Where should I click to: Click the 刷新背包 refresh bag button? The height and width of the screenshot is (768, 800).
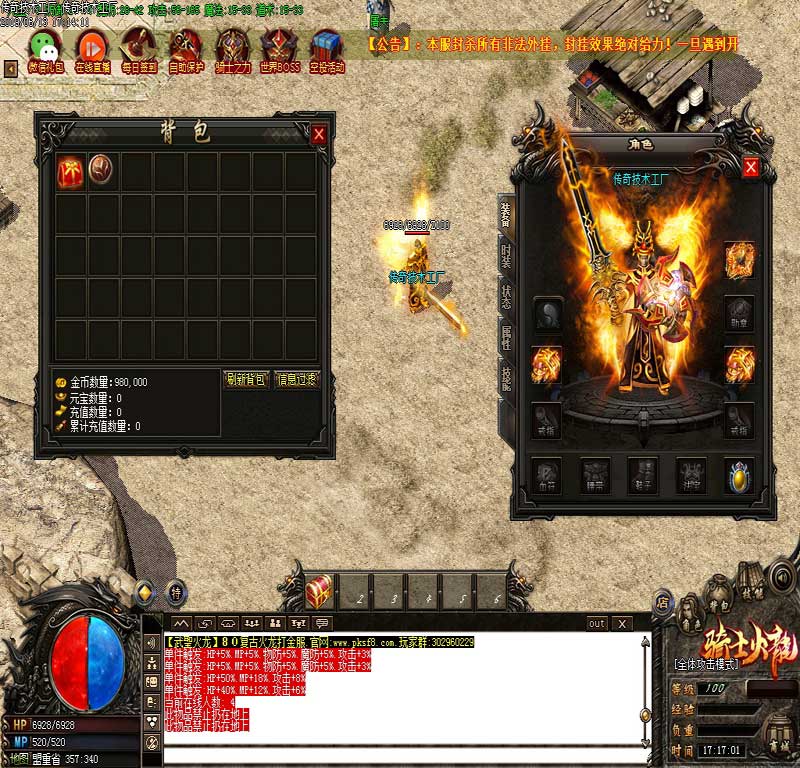point(245,379)
